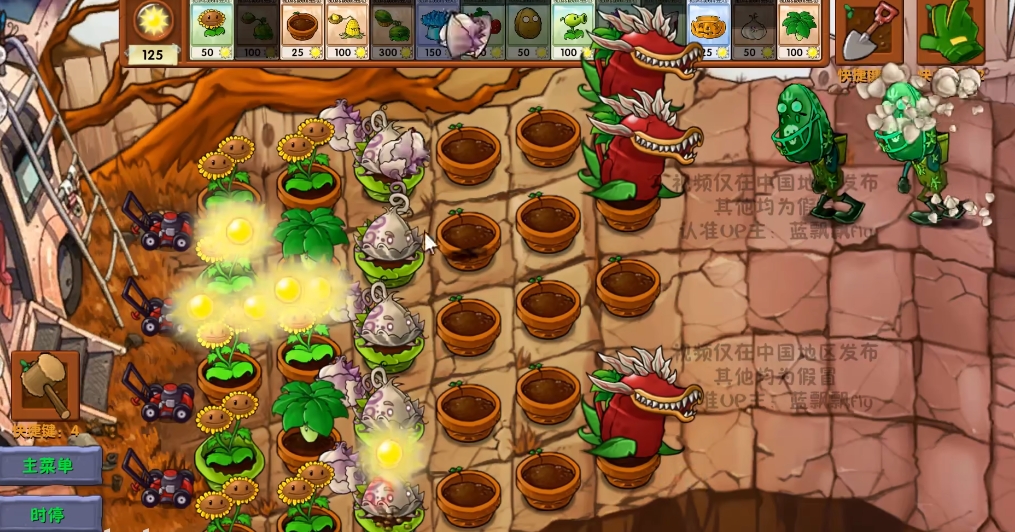Choose the Wall-nut seed packet

526,30
